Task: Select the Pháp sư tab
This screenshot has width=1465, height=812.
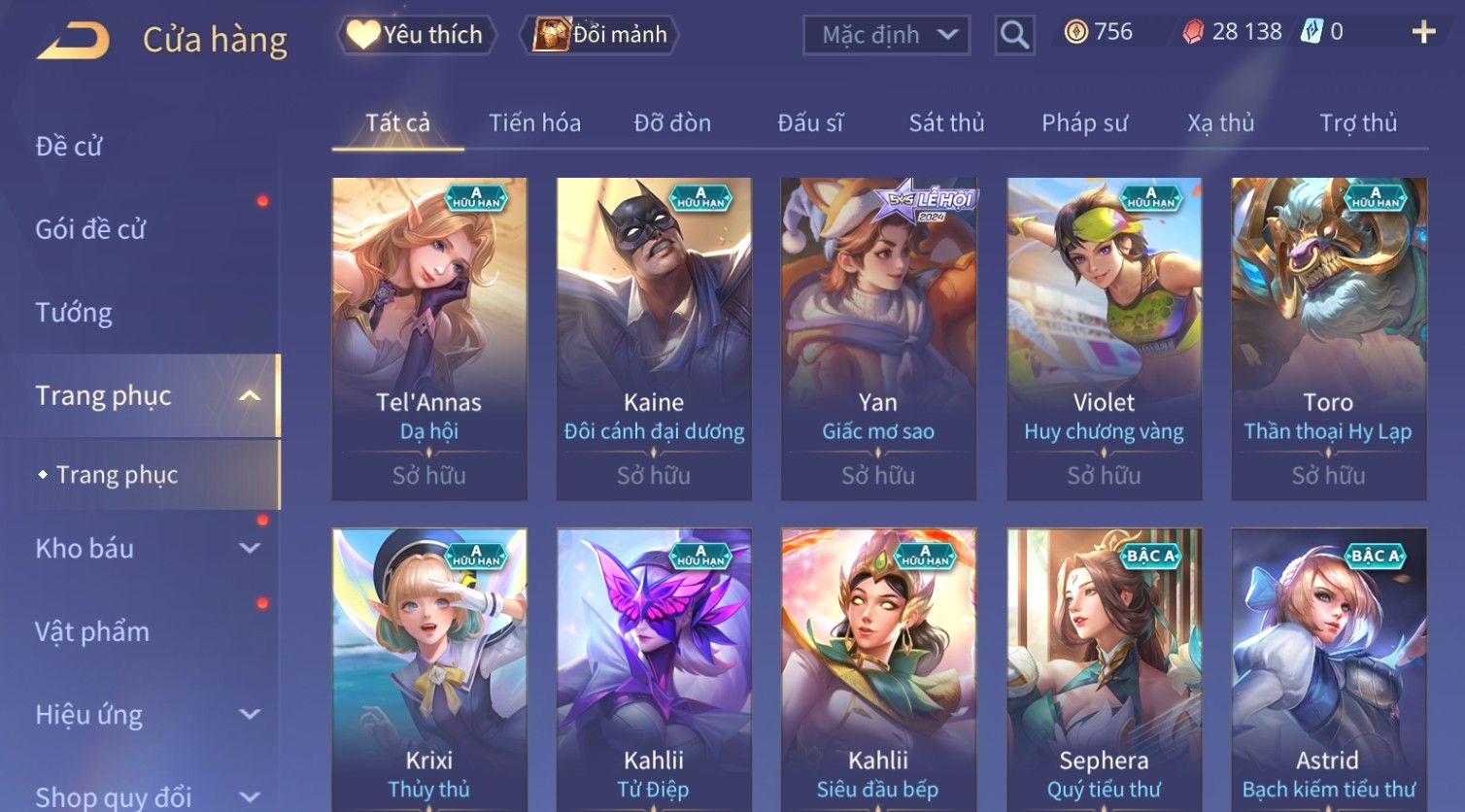Action: coord(1084,123)
